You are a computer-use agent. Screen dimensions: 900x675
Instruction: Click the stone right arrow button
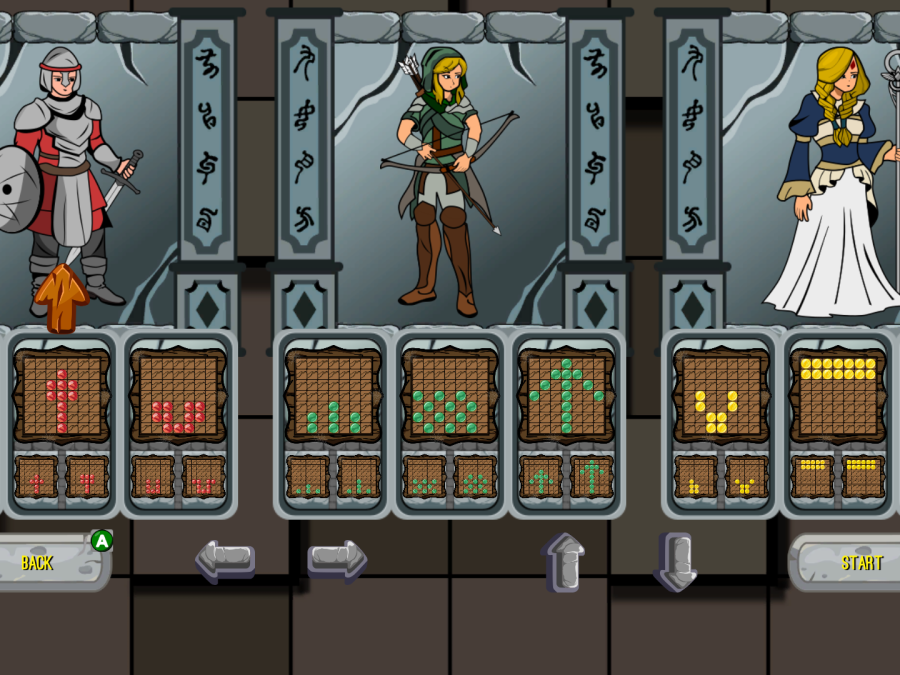coord(337,561)
